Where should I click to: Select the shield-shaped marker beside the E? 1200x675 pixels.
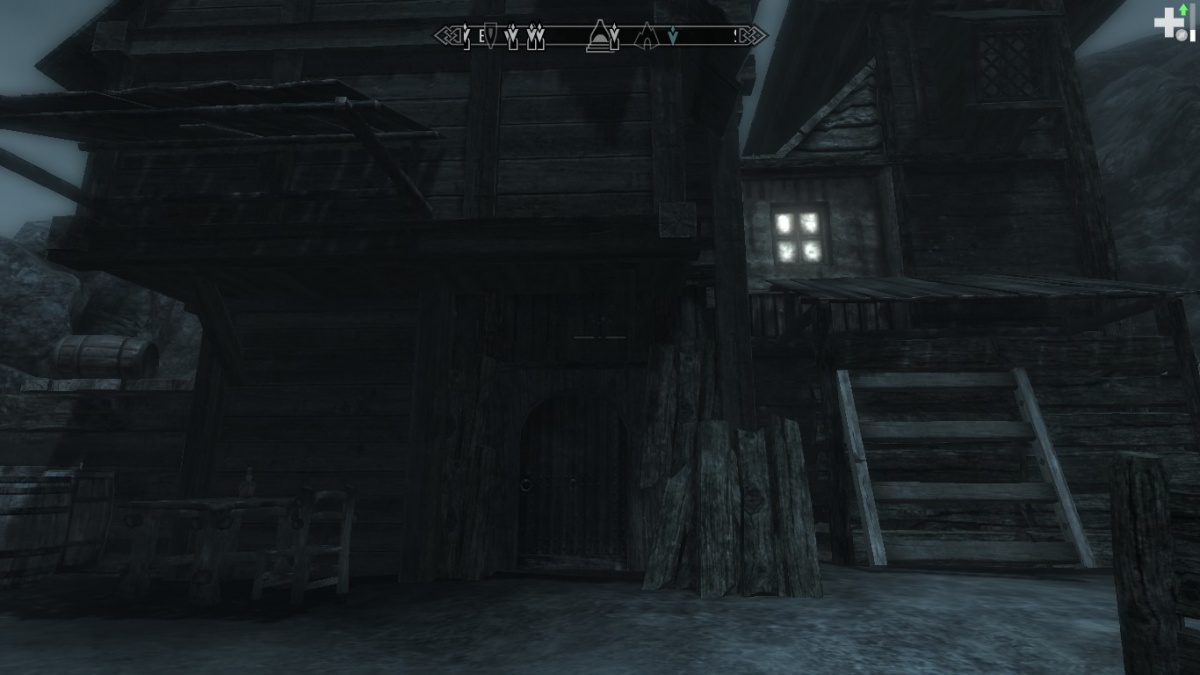(x=490, y=37)
